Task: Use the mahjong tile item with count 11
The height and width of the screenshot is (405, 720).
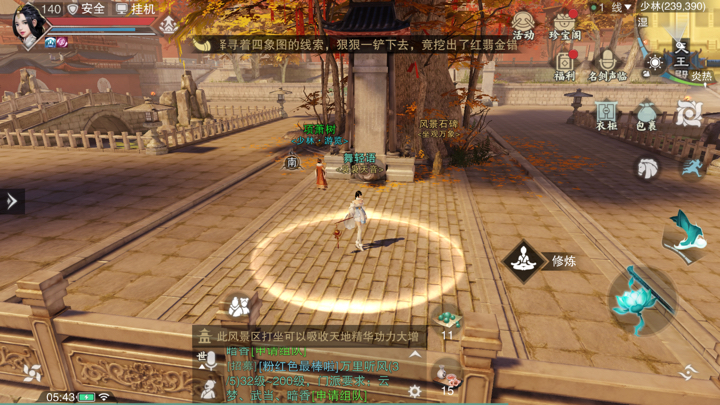Action: 447,320
